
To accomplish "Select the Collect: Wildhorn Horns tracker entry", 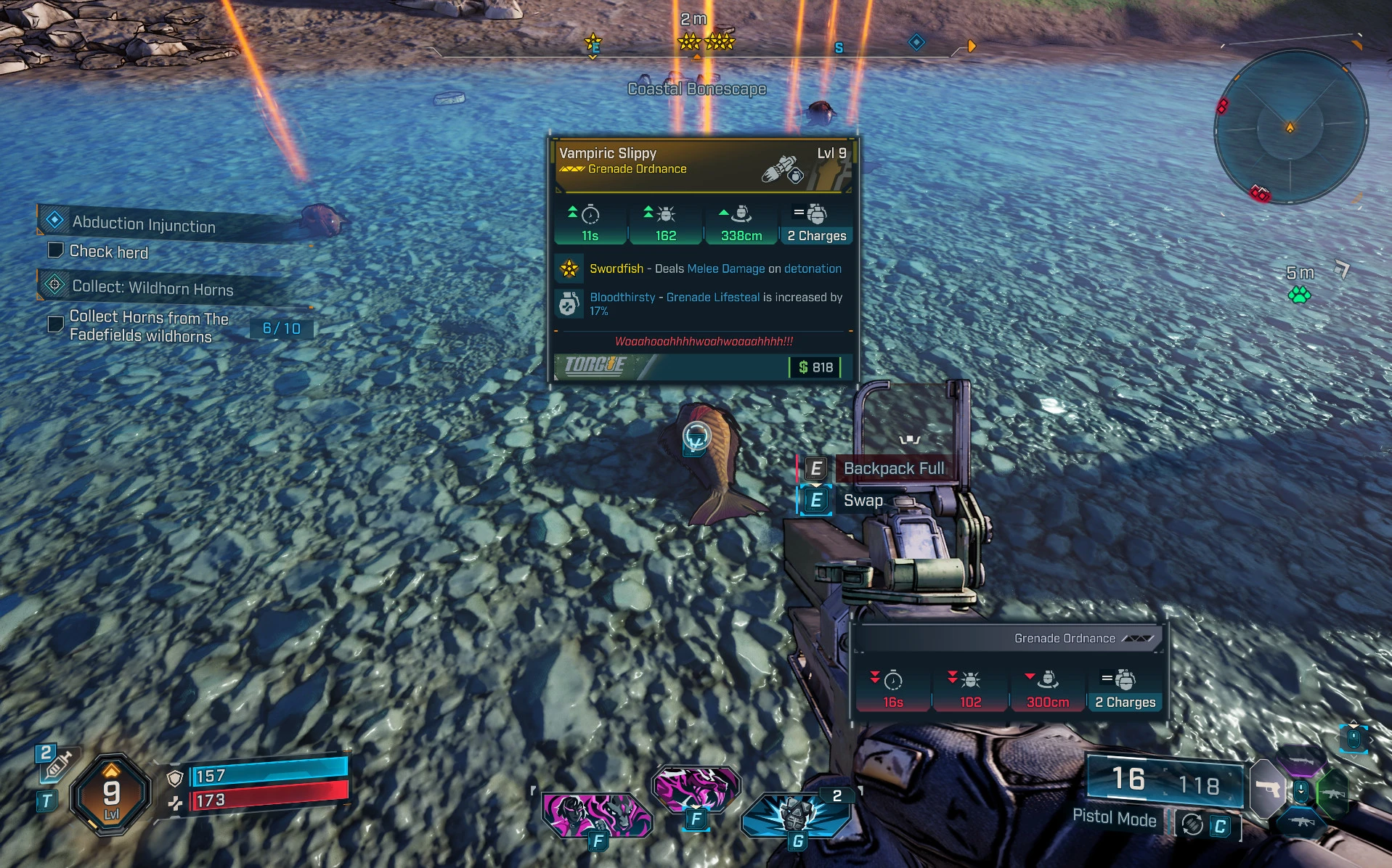I will pos(152,287).
